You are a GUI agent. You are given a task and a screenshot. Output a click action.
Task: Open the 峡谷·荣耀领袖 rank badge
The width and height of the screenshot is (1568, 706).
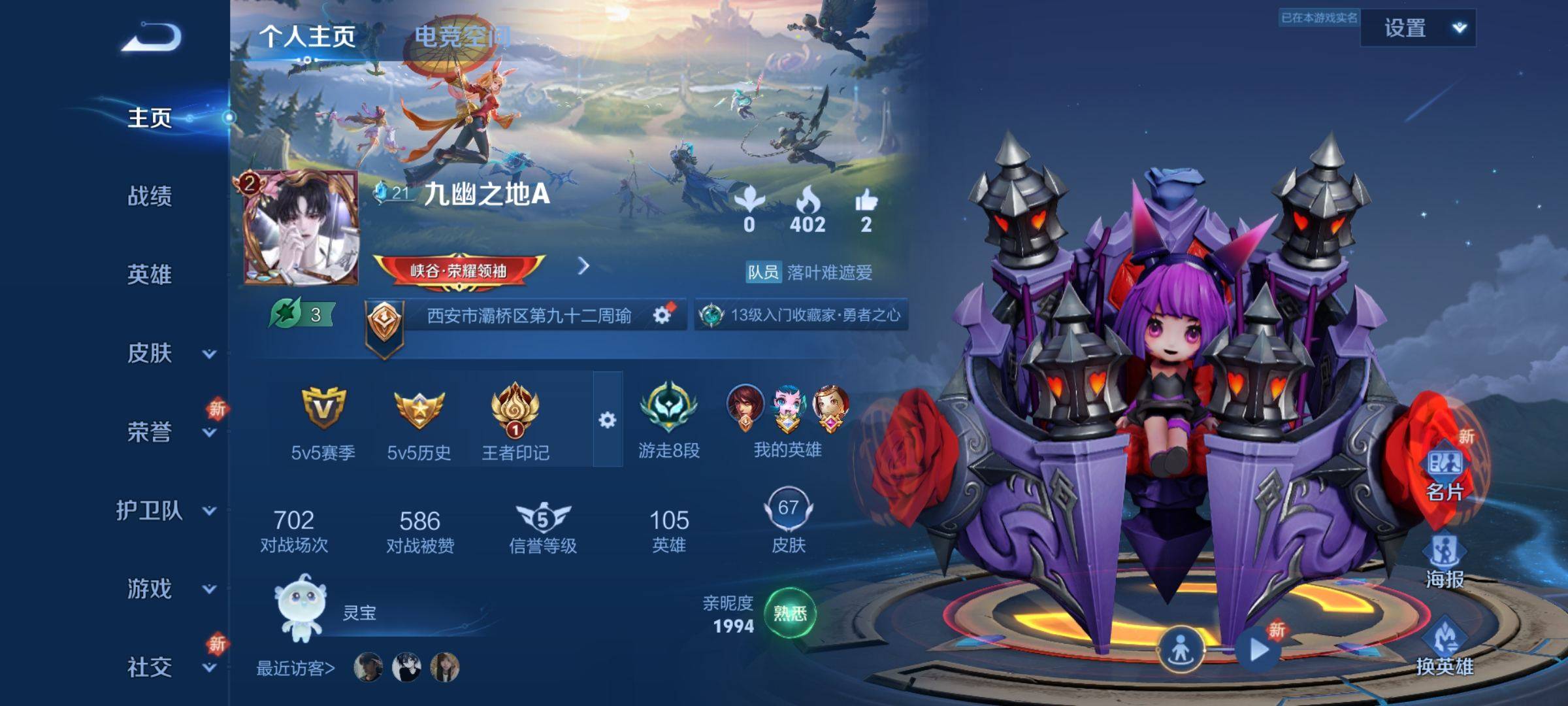(459, 270)
